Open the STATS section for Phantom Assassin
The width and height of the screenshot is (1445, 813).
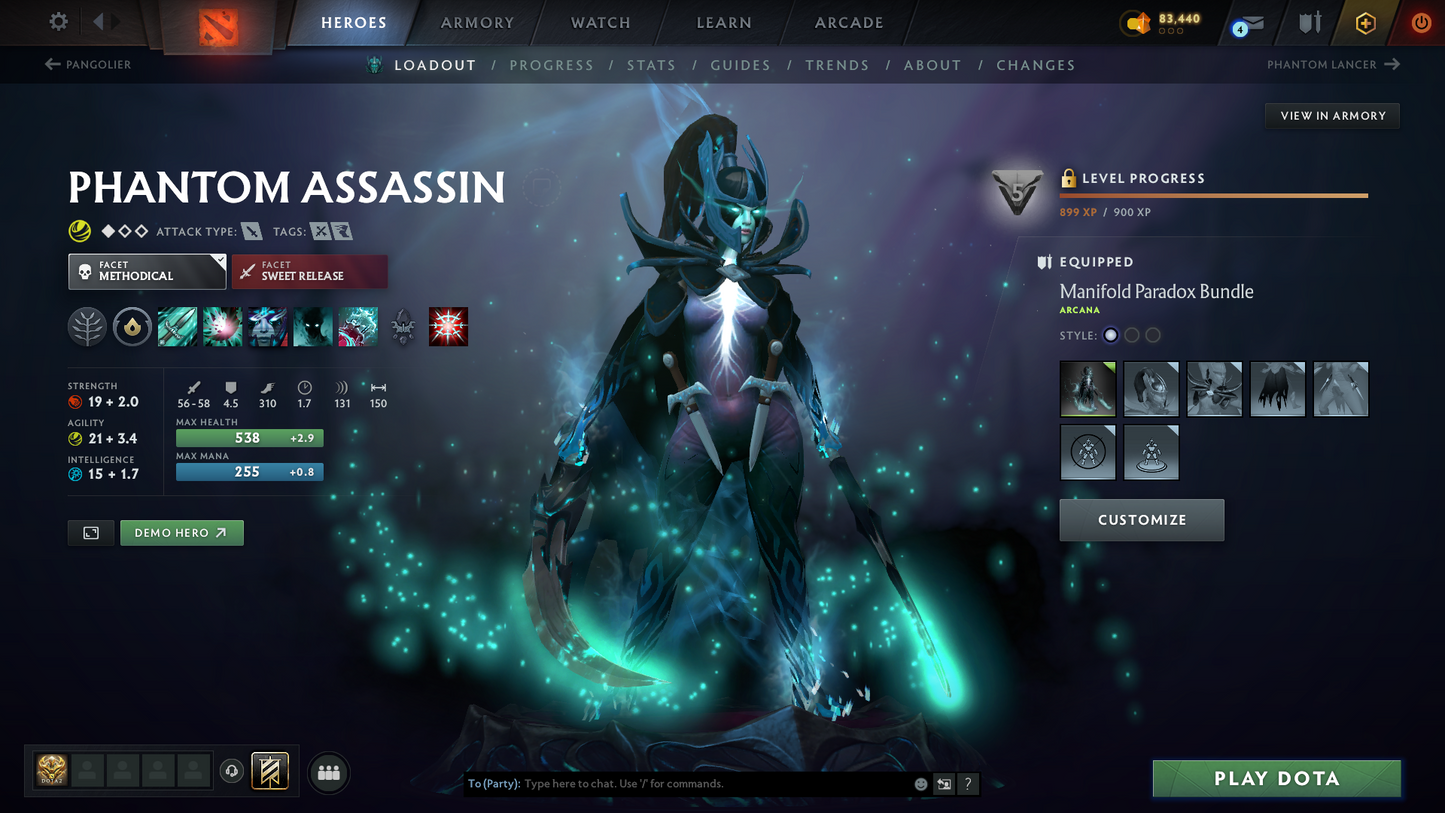pyautogui.click(x=652, y=64)
